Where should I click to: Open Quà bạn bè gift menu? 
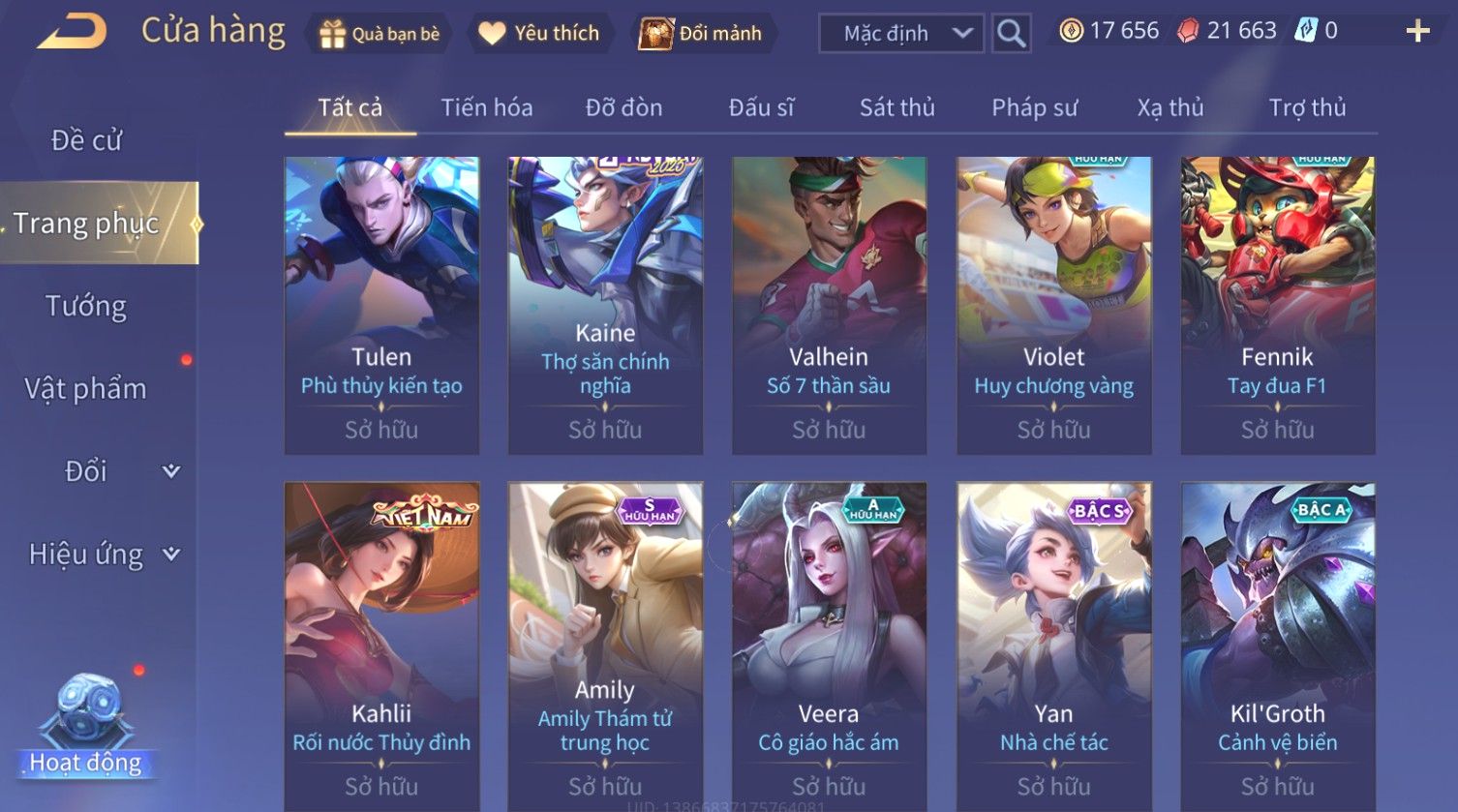(x=380, y=34)
